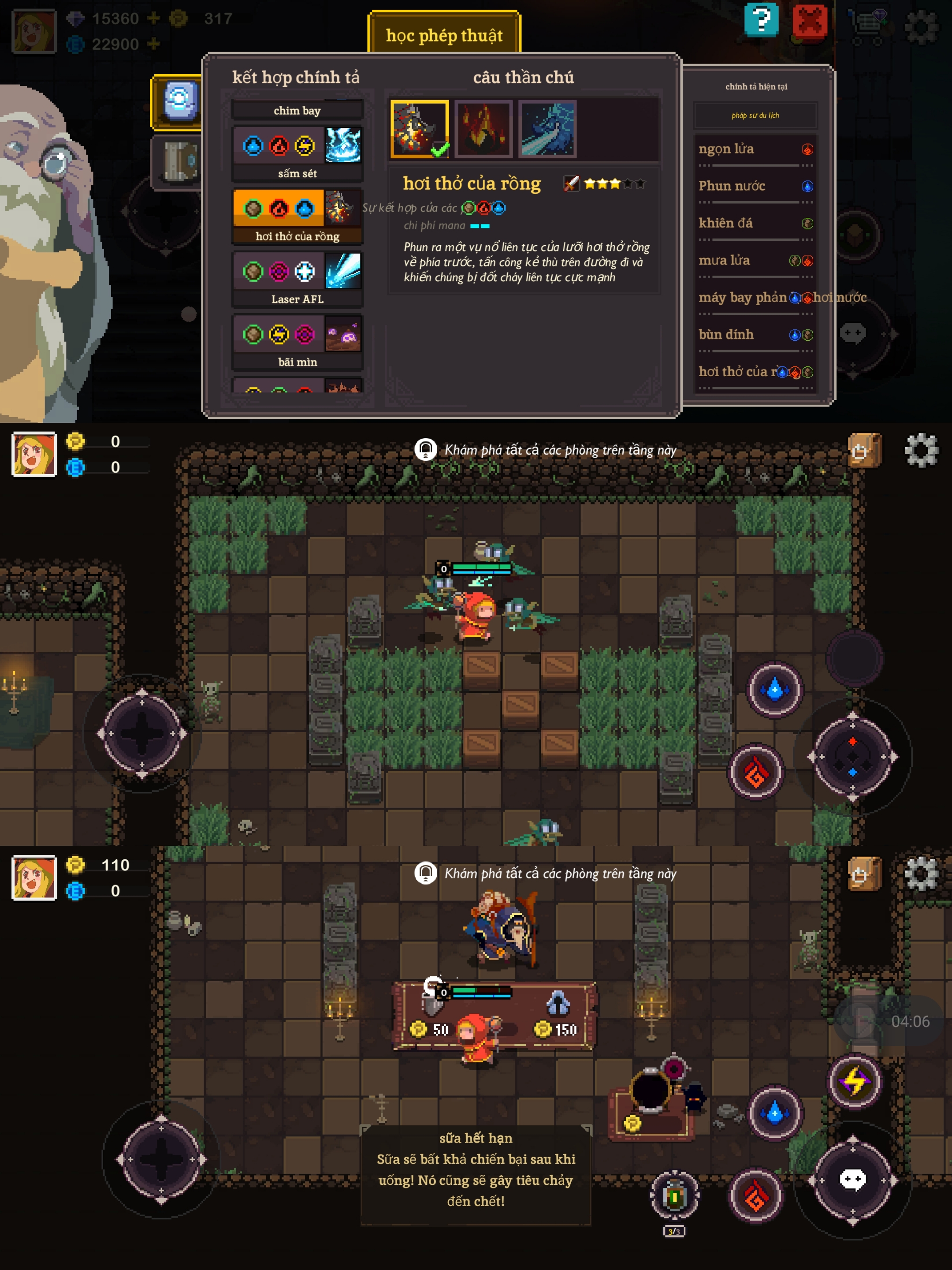952x1270 pixels.
Task: Choose ngọn lửa in the current spells list
Action: click(x=755, y=149)
